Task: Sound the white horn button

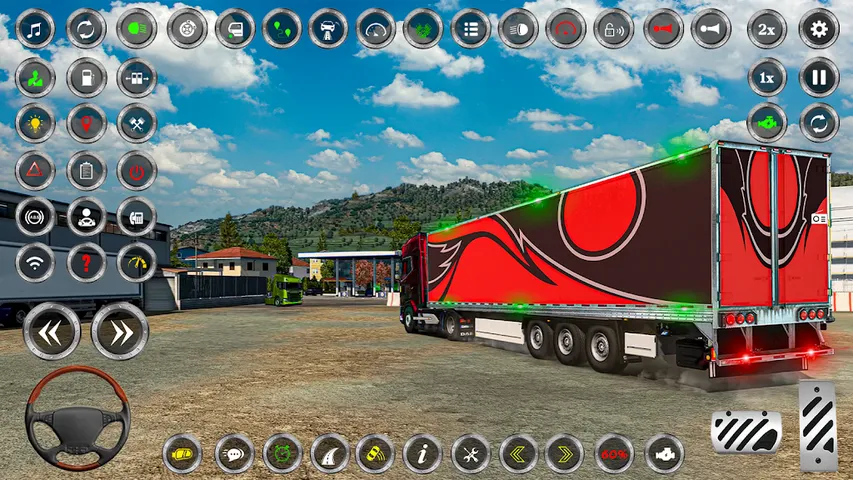Action: pyautogui.click(x=711, y=28)
